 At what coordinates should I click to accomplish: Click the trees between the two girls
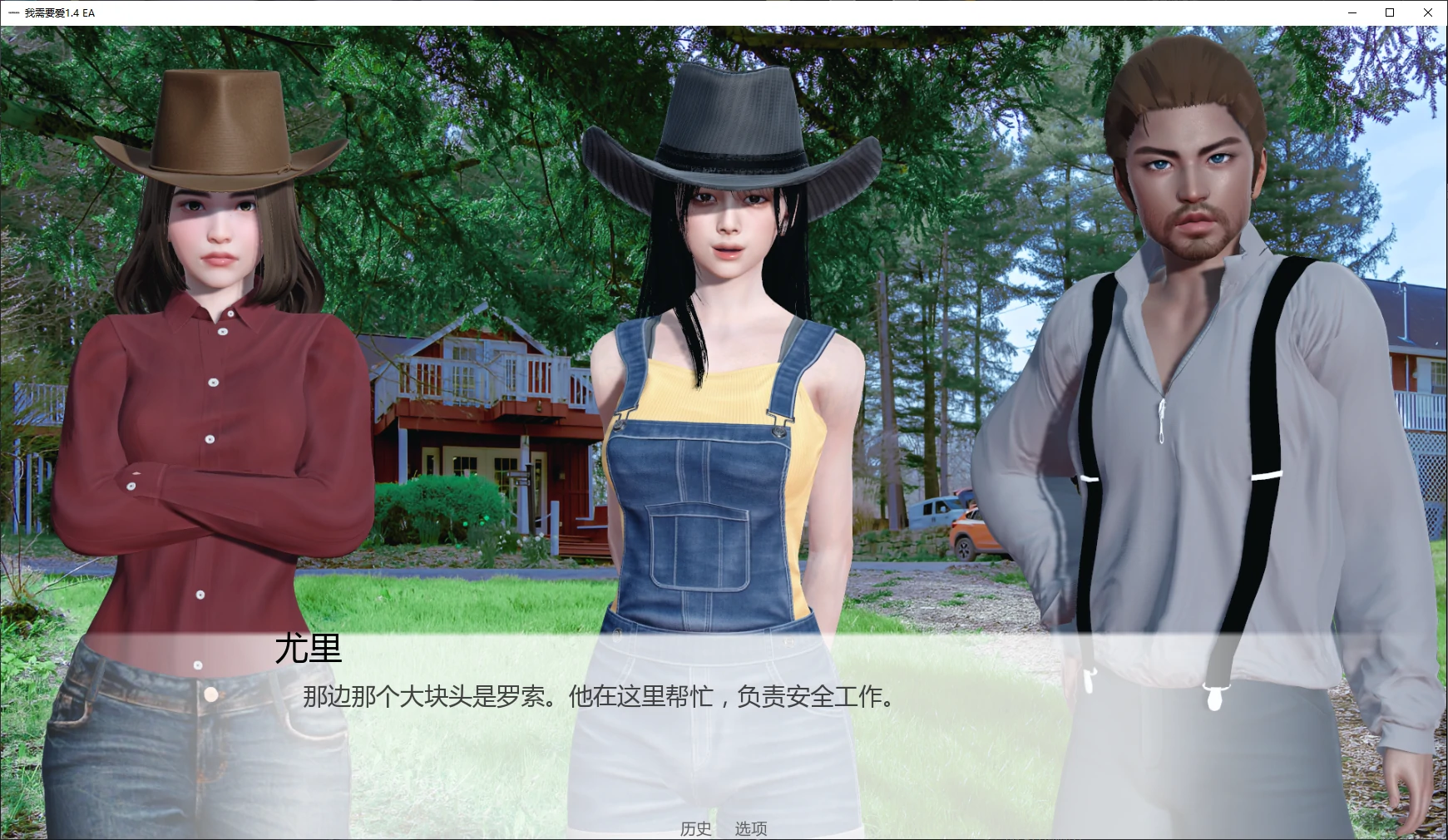(482, 166)
